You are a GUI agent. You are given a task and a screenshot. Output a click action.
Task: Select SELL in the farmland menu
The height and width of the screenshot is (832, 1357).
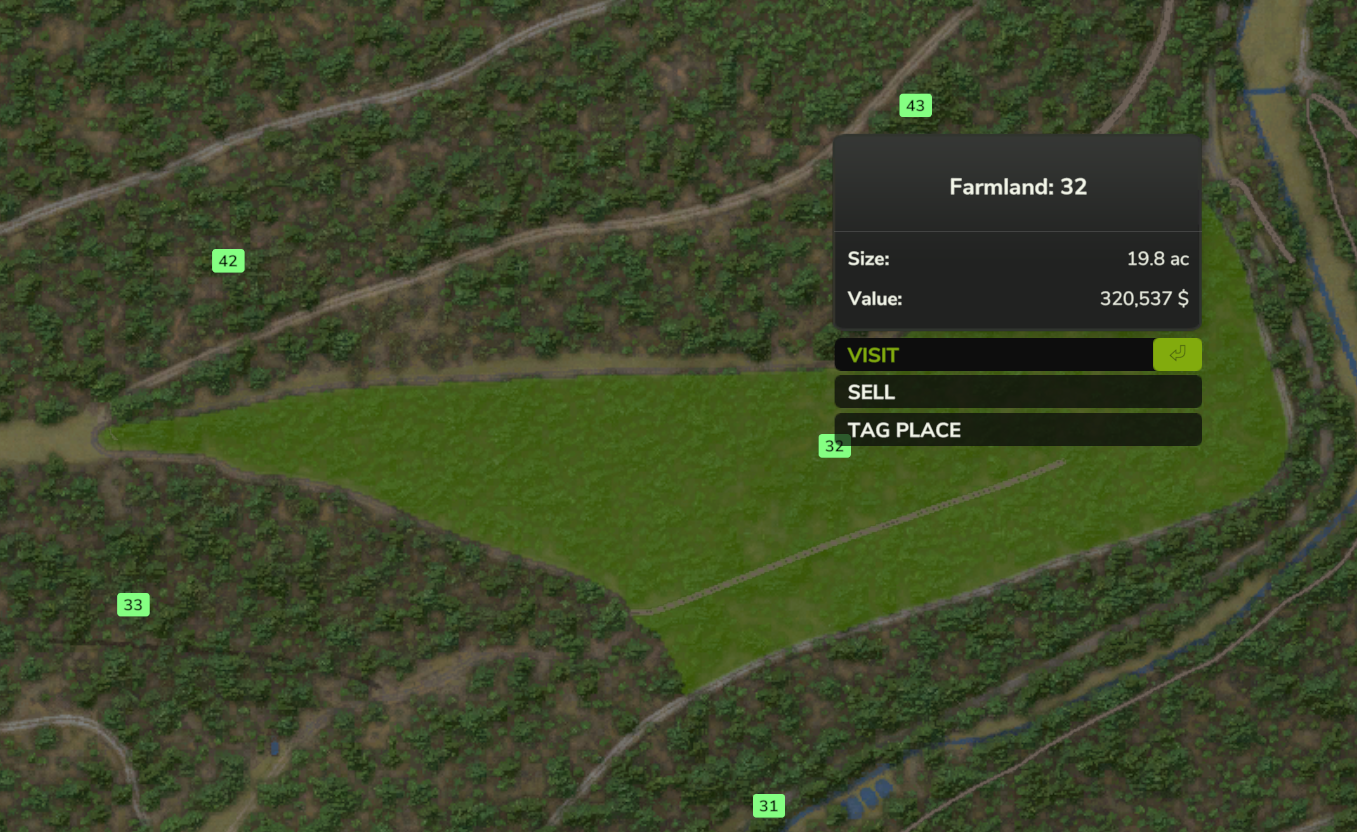point(1017,392)
